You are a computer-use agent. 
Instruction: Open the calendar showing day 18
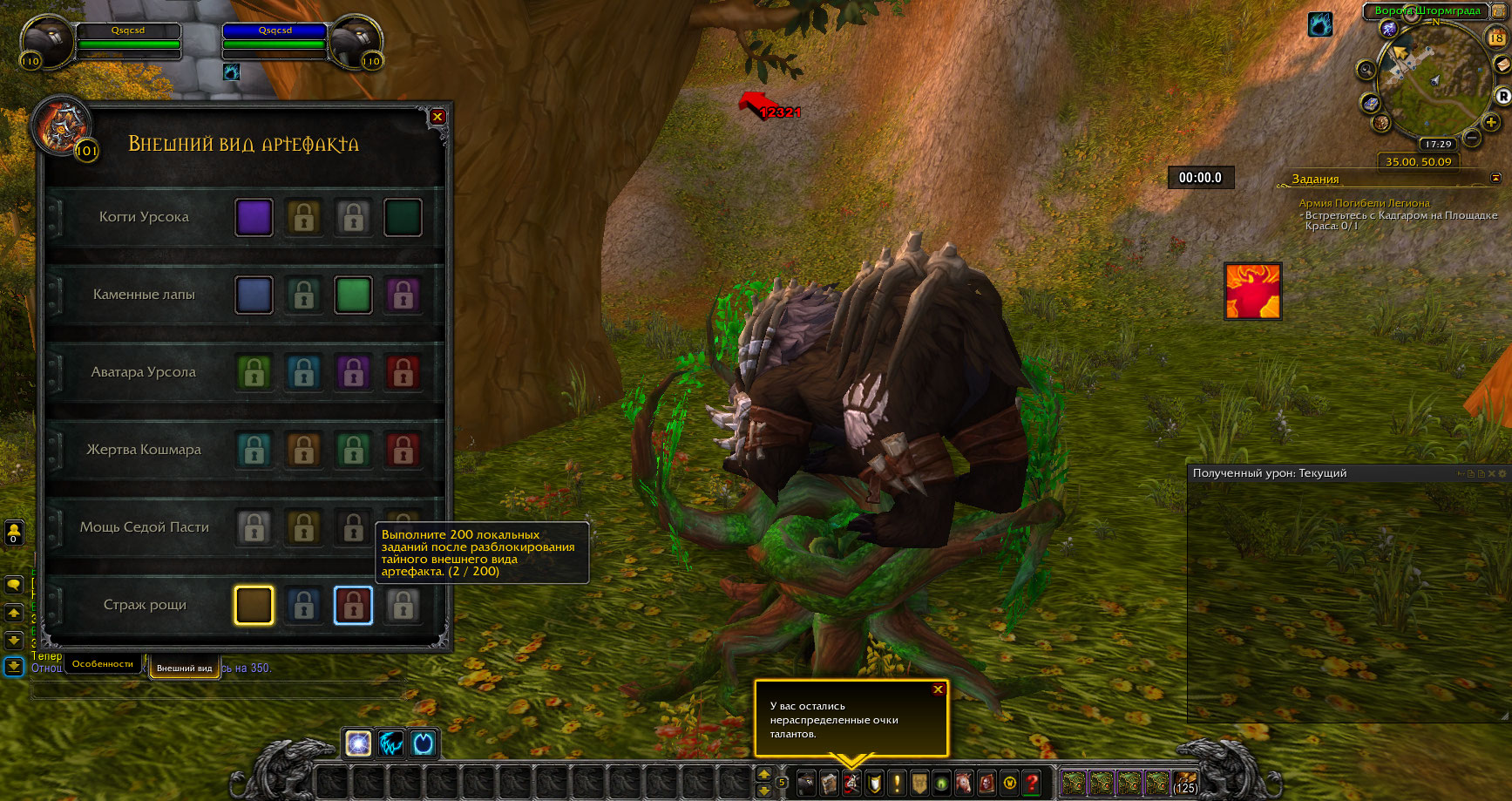[x=1496, y=37]
